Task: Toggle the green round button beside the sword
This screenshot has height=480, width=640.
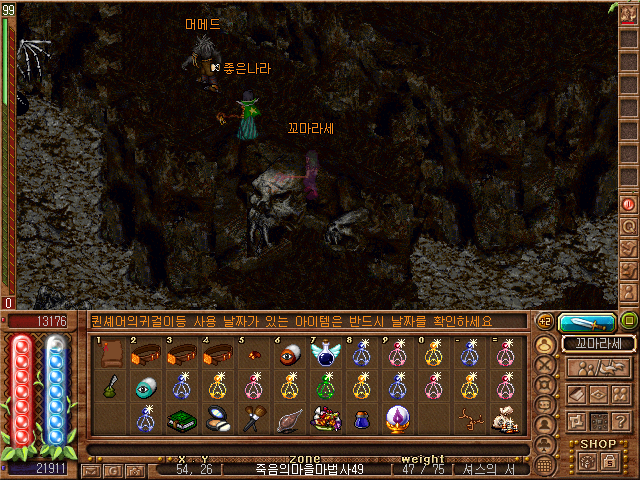Action: pyautogui.click(x=629, y=322)
